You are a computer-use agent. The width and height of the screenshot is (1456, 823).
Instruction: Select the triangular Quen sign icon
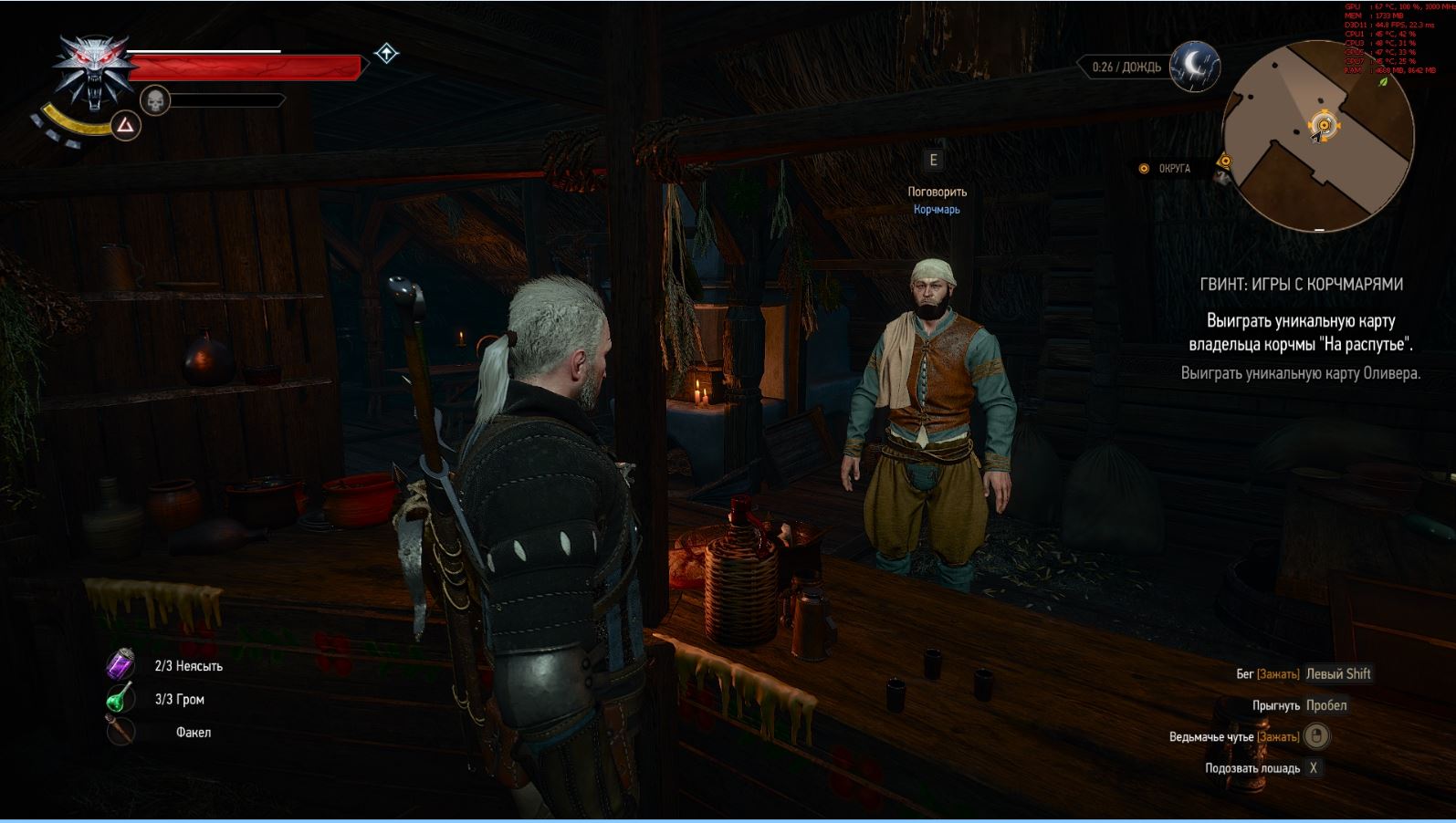[125, 125]
